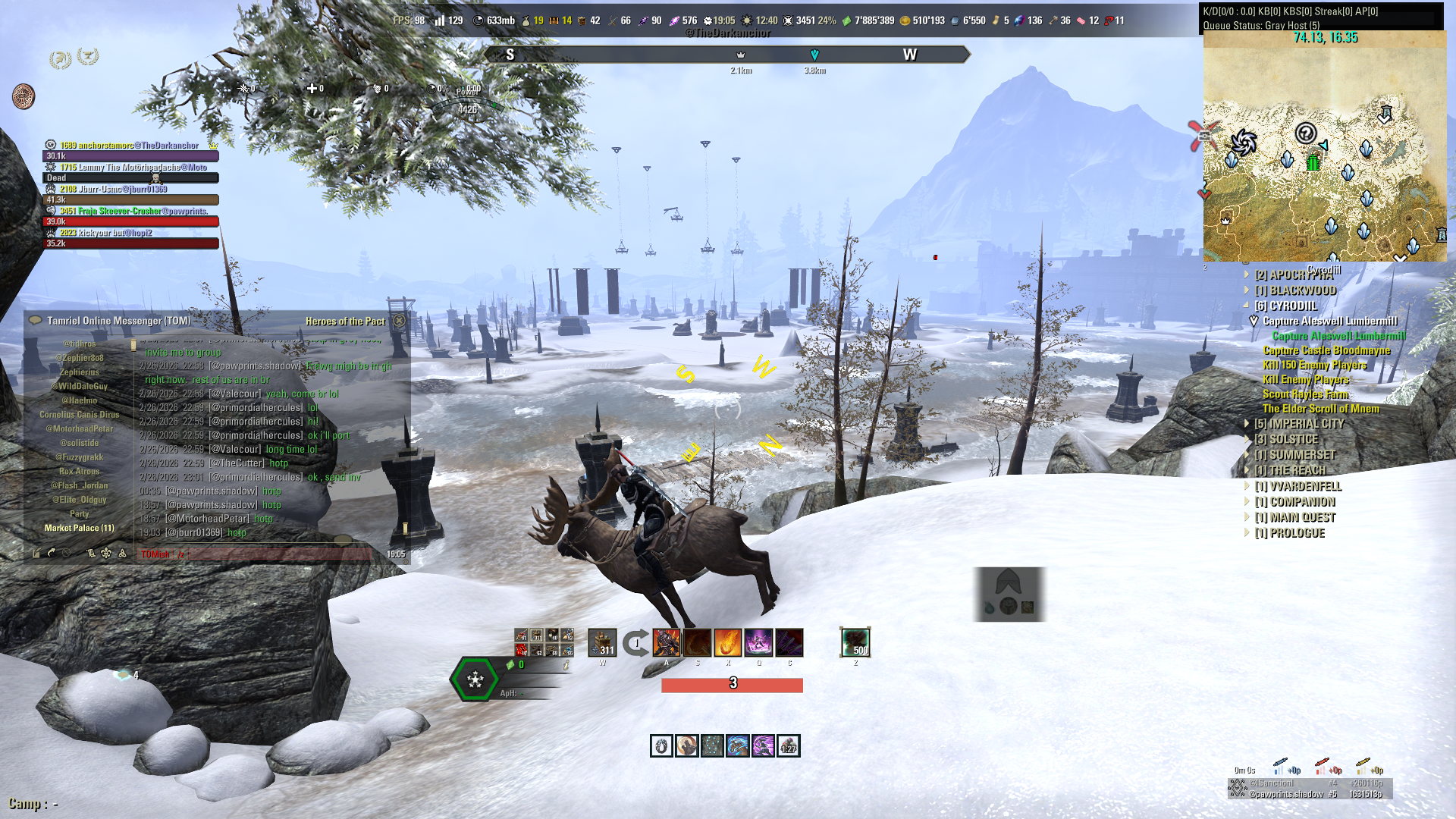Click the triquetra icon in TOM toolbar
This screenshot has height=819, width=1456.
pos(122,553)
